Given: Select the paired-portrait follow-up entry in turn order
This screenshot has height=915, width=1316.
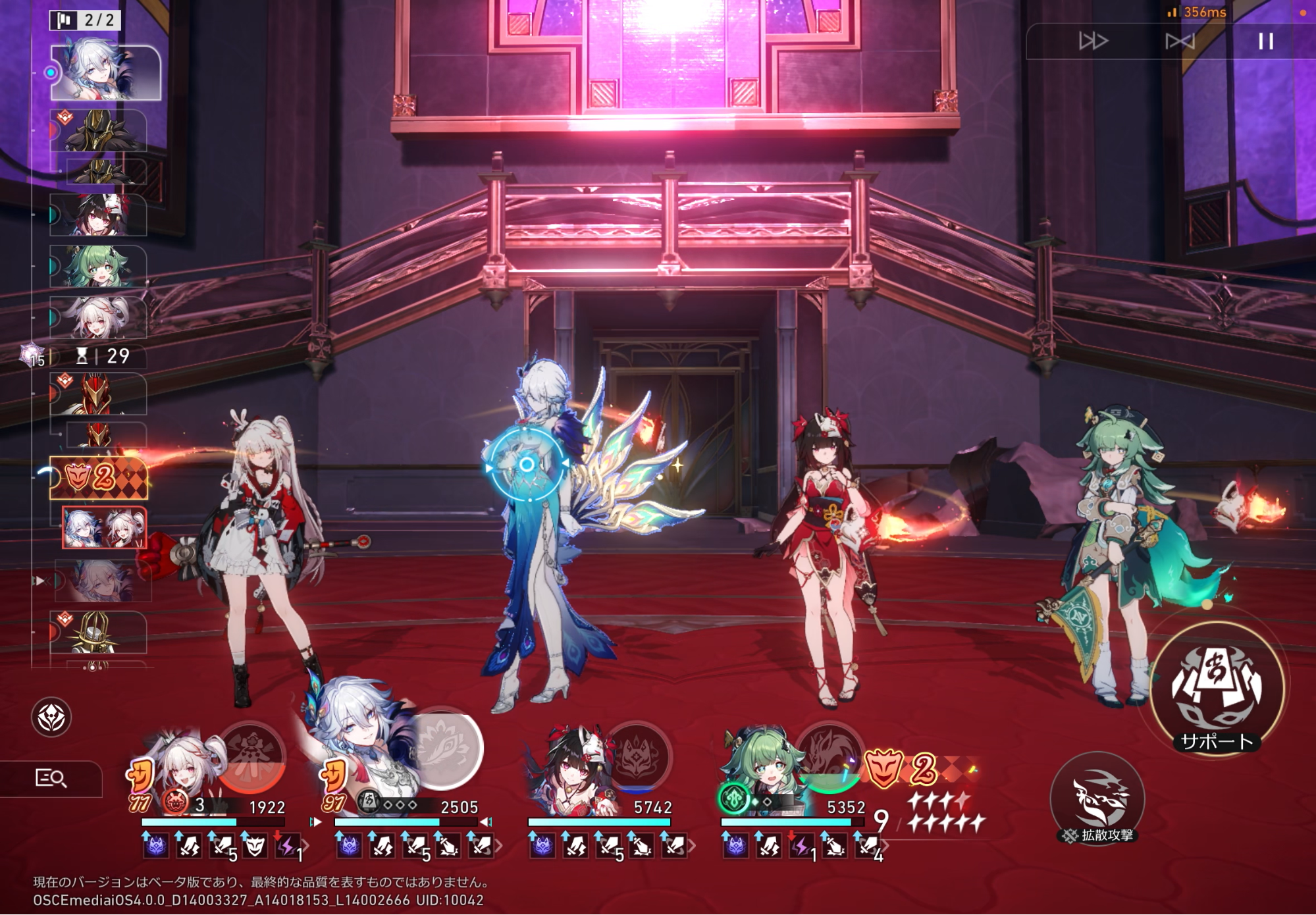Looking at the screenshot, I should point(104,527).
